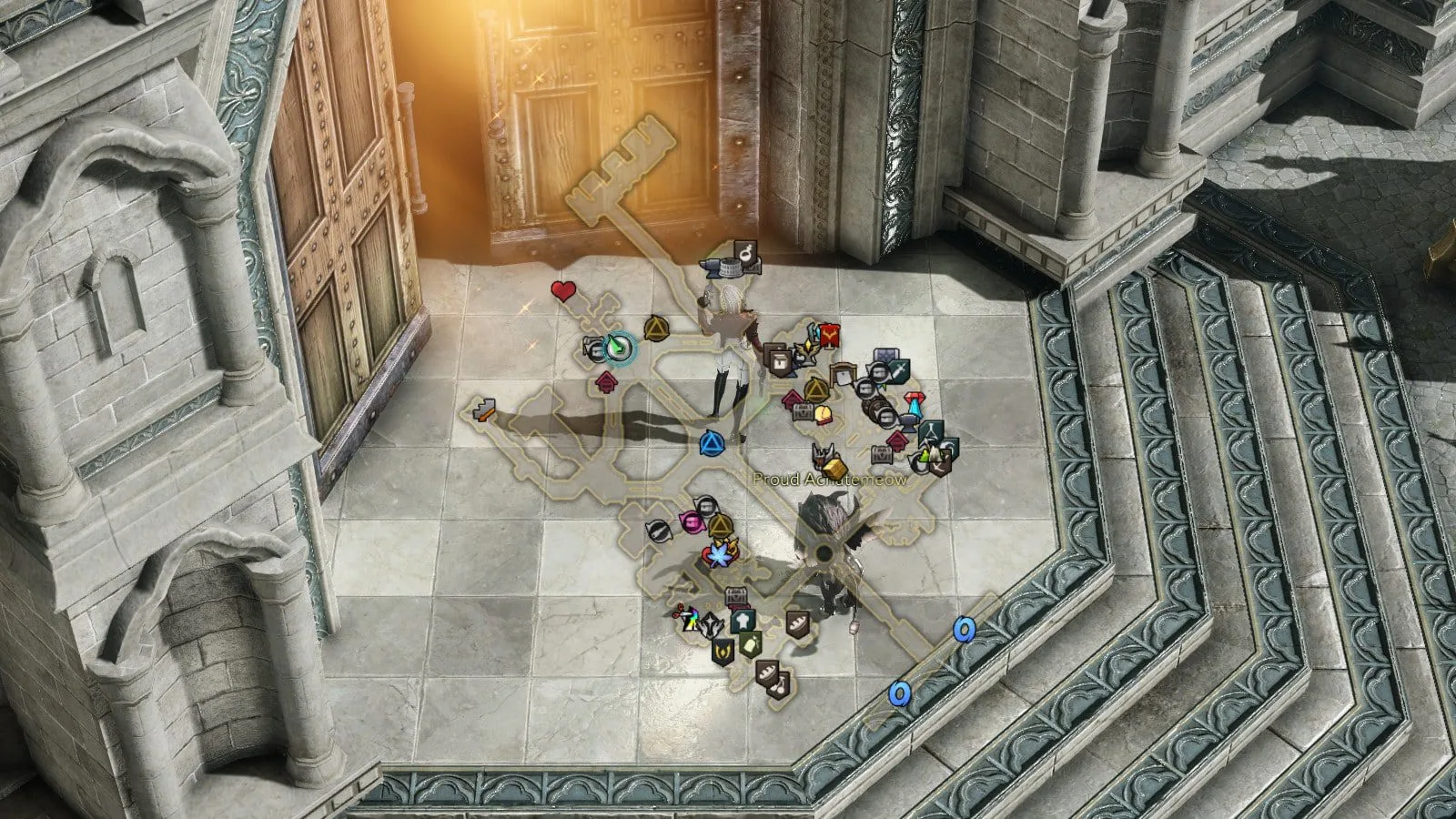Select the green arrow player marker

tap(619, 347)
